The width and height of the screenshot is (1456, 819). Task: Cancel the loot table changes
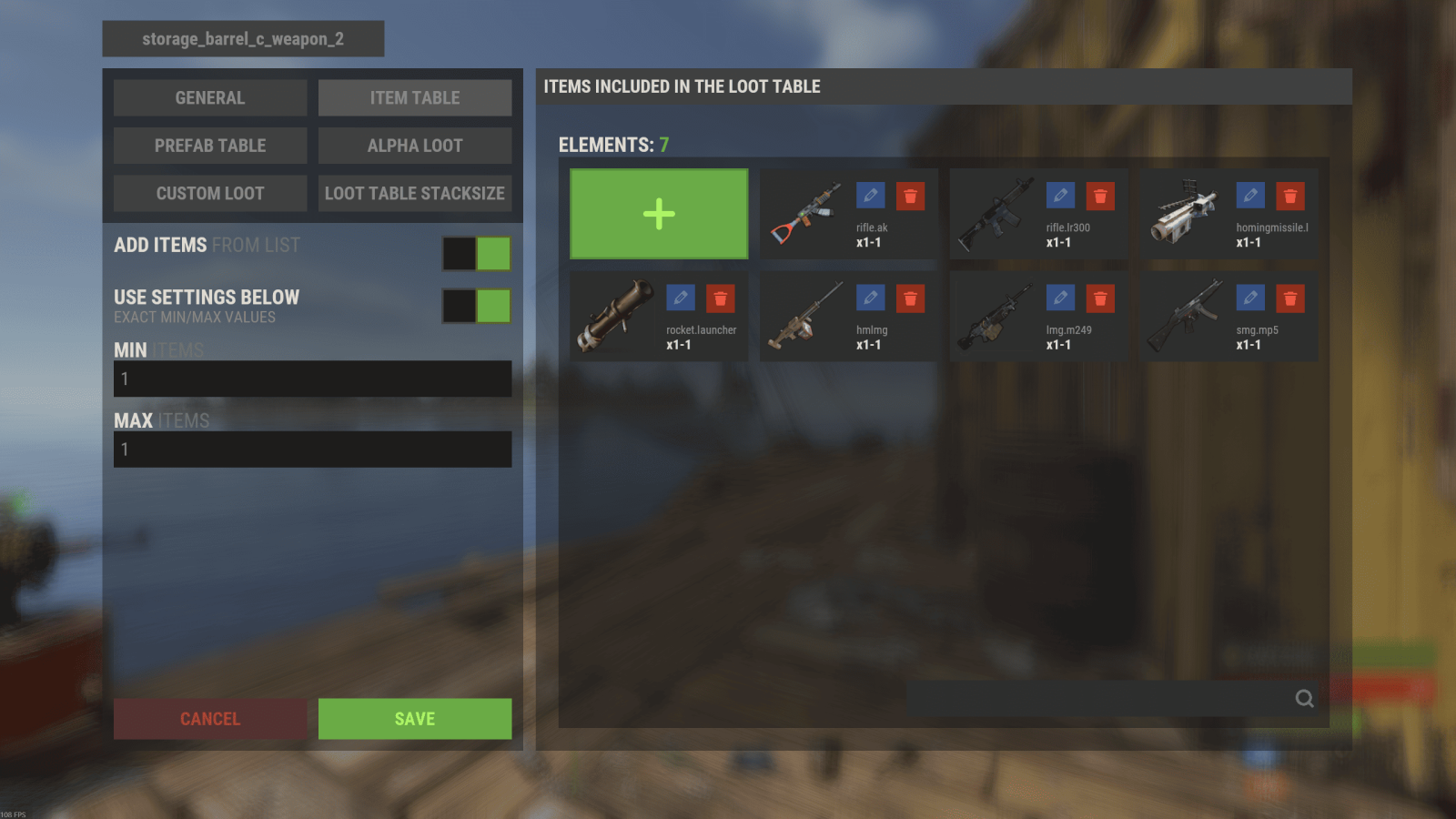click(x=210, y=719)
